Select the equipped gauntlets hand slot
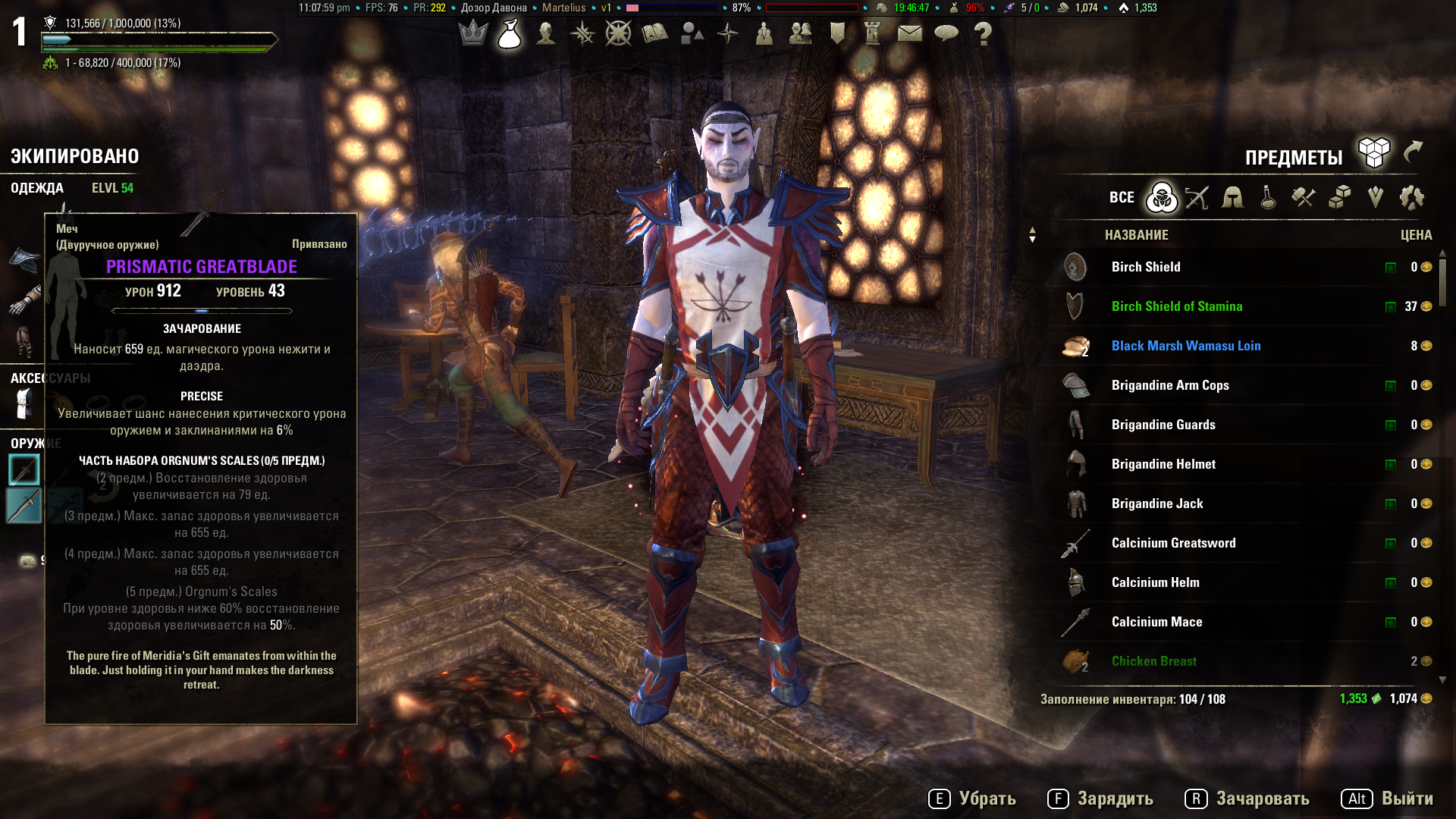The width and height of the screenshot is (1456, 819). coord(24,300)
